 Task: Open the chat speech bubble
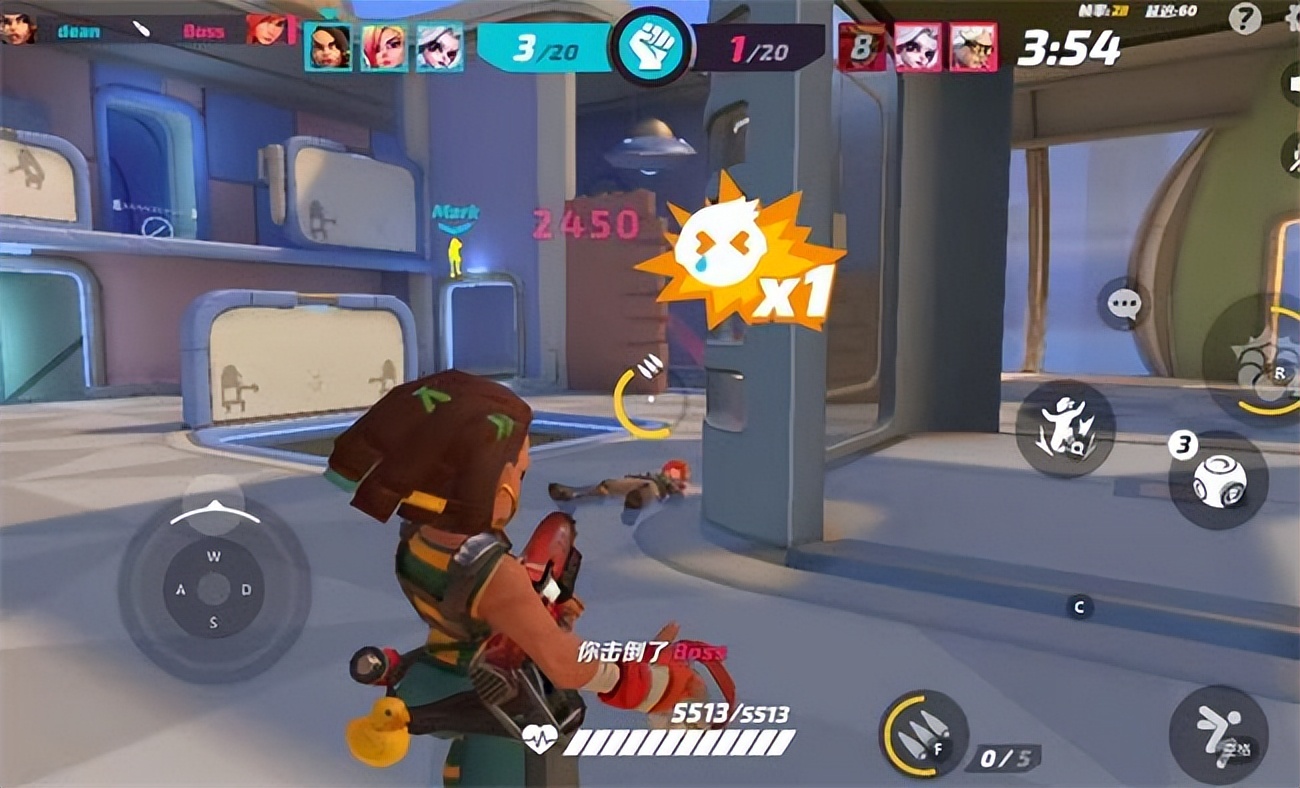point(1125,302)
